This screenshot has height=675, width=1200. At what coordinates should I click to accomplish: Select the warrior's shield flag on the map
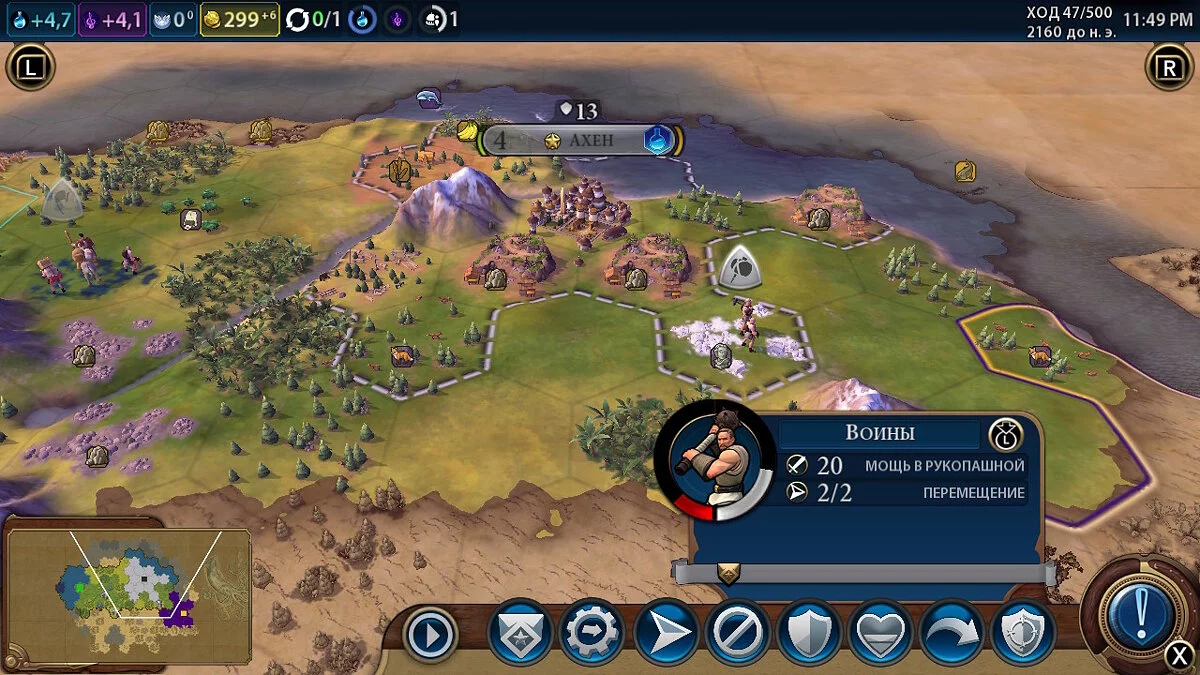click(740, 268)
